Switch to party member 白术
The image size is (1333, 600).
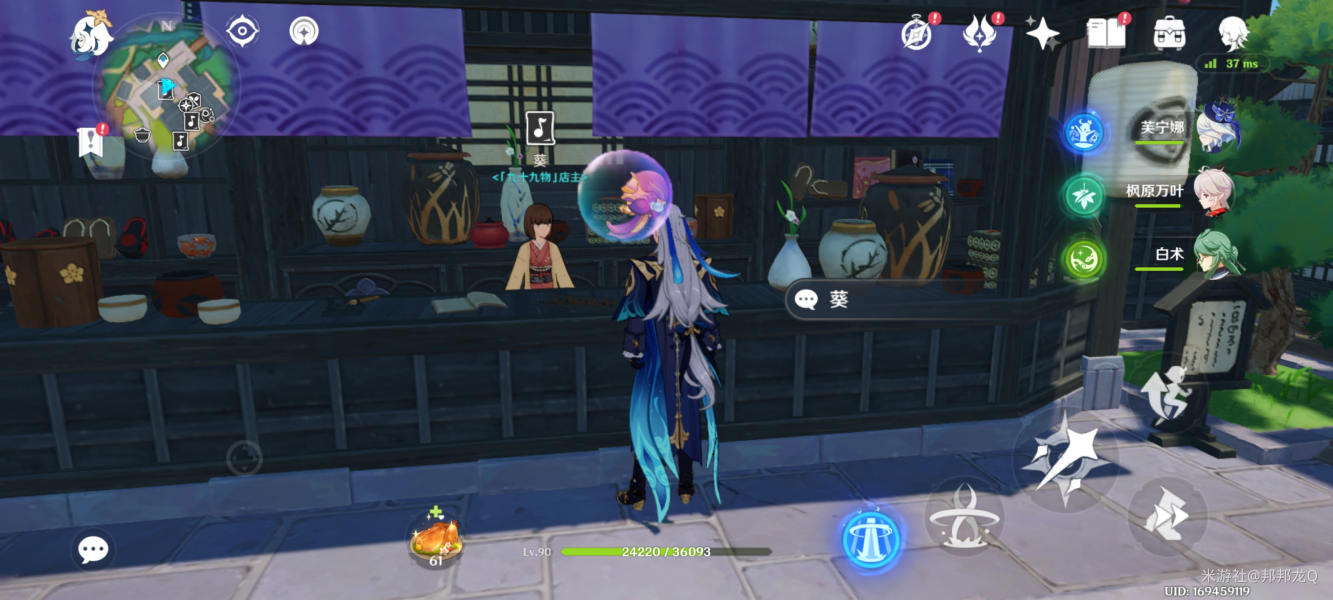click(x=1168, y=255)
